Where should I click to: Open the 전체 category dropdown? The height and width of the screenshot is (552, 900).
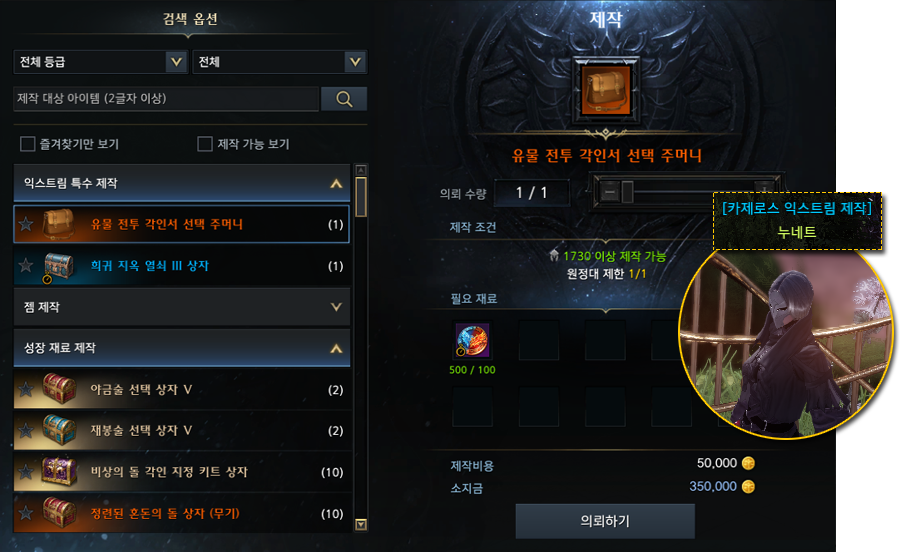pos(280,62)
